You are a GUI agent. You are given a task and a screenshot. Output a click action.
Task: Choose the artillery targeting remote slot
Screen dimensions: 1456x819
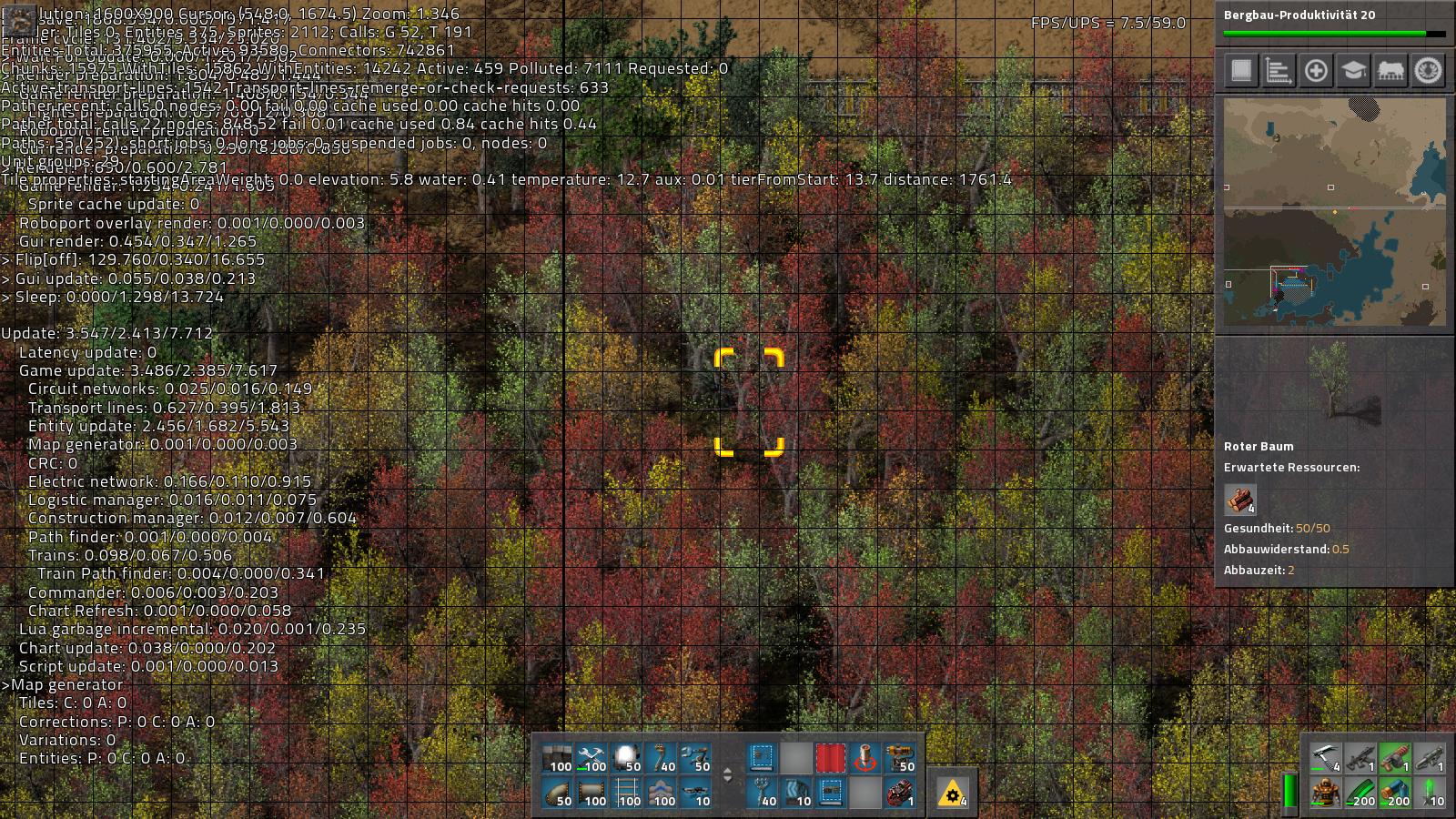(864, 758)
